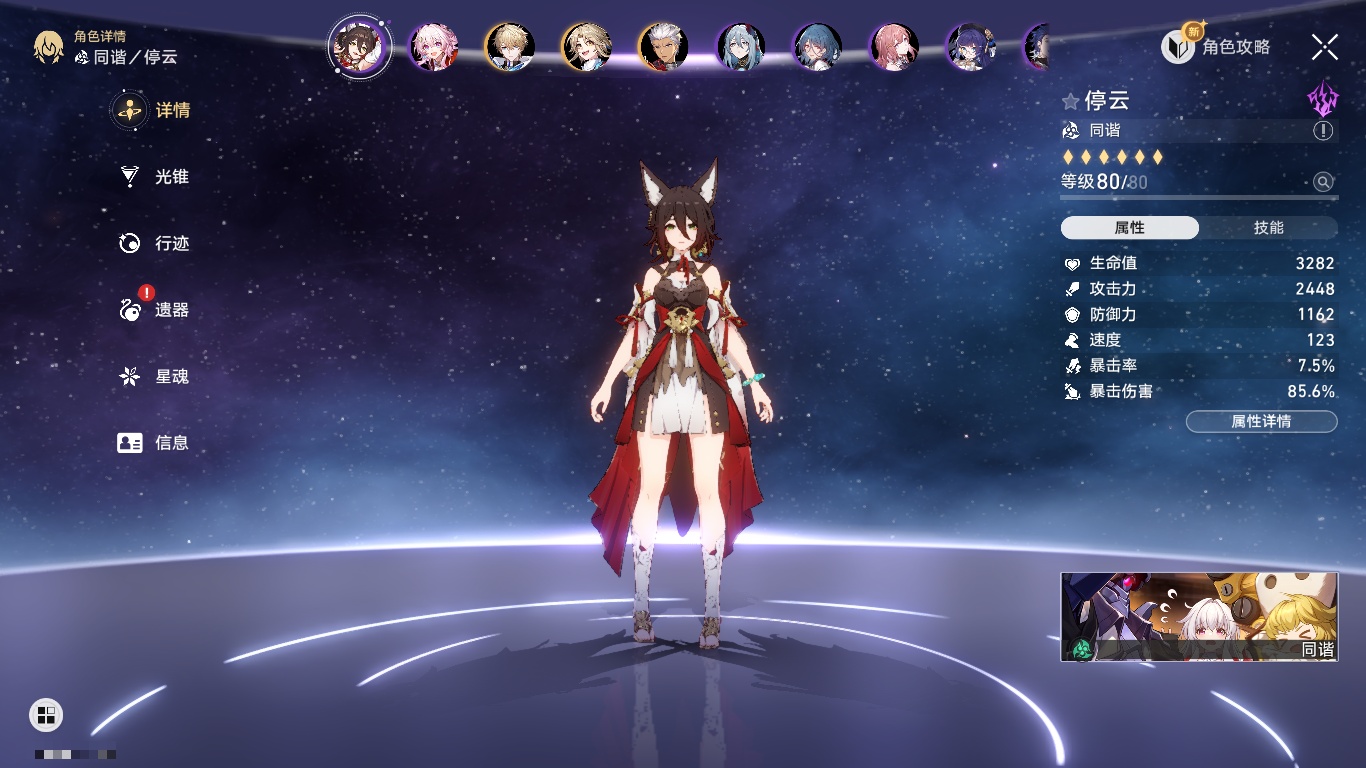Image resolution: width=1366 pixels, height=768 pixels.
Task: Click the magnifier icon beside the level
Action: 1323,182
